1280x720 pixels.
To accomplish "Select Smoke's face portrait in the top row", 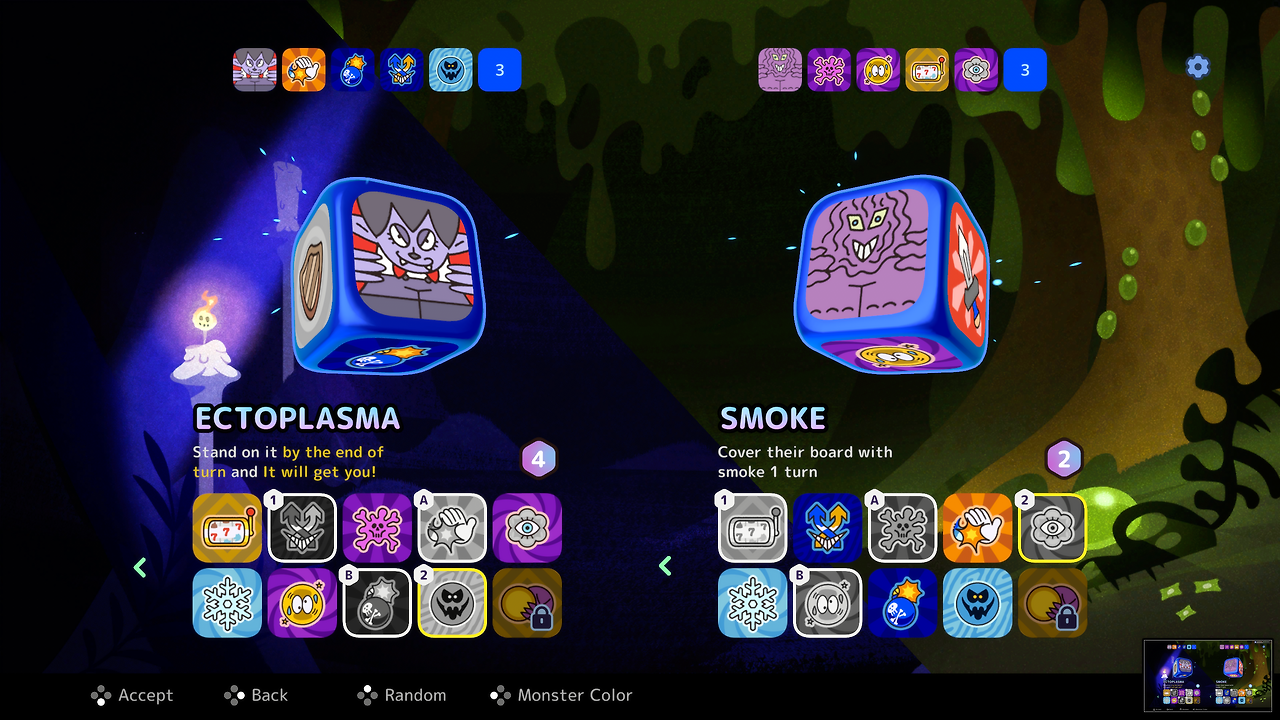I will pos(780,69).
